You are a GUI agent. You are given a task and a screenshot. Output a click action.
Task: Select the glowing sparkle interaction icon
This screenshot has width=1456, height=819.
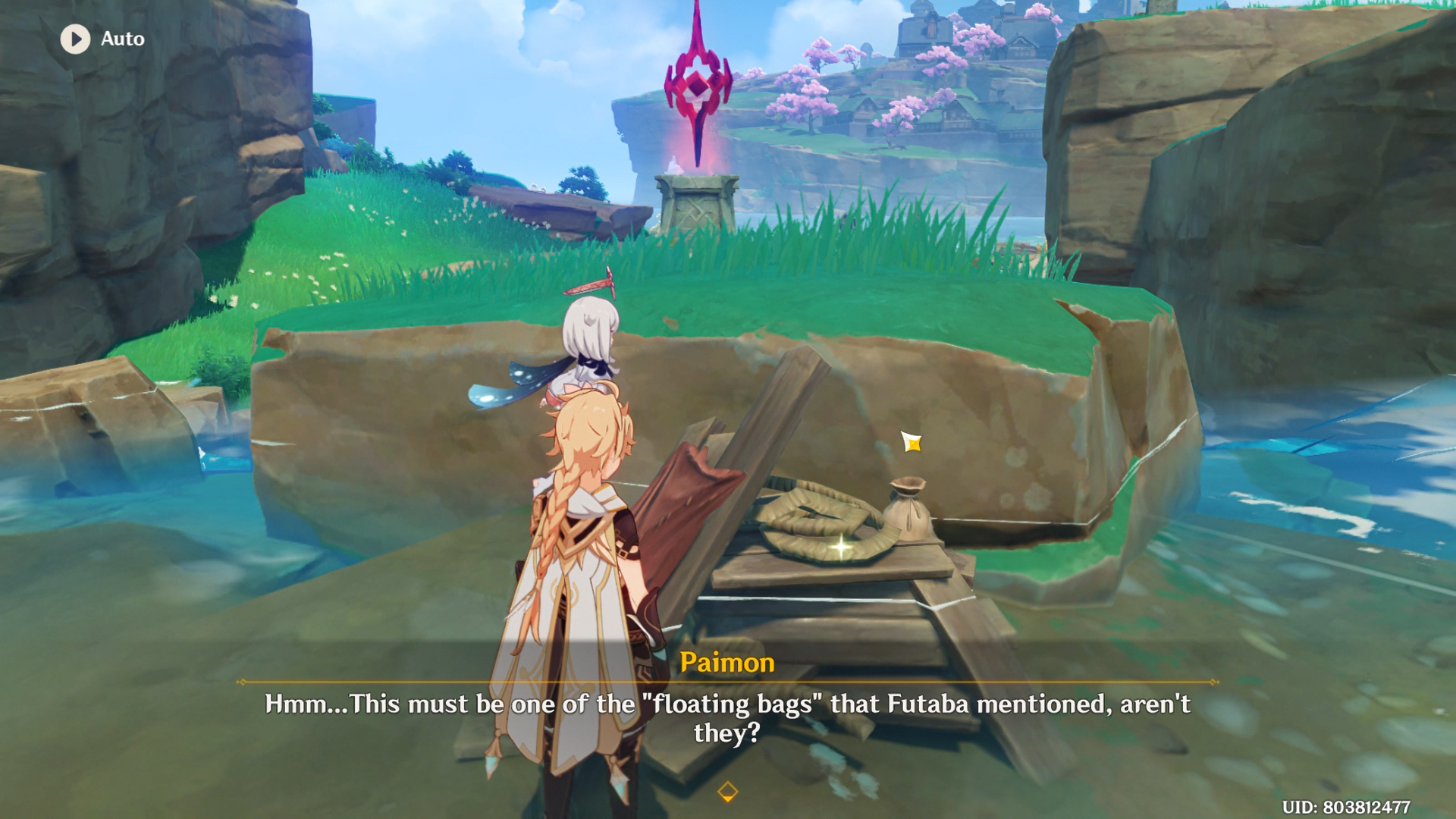coord(912,441)
